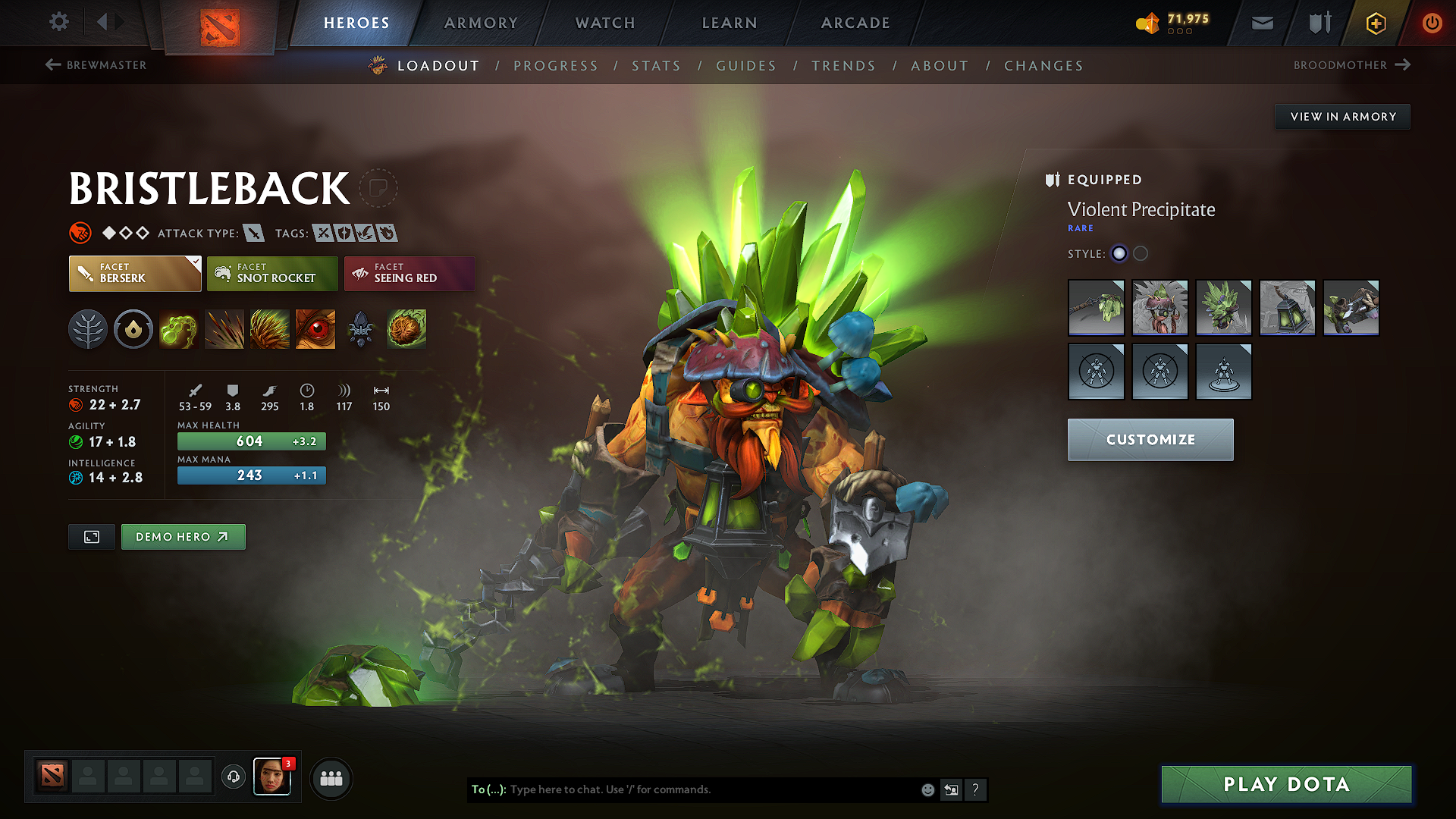Click the red eye Bristleback passive ability icon

315,329
